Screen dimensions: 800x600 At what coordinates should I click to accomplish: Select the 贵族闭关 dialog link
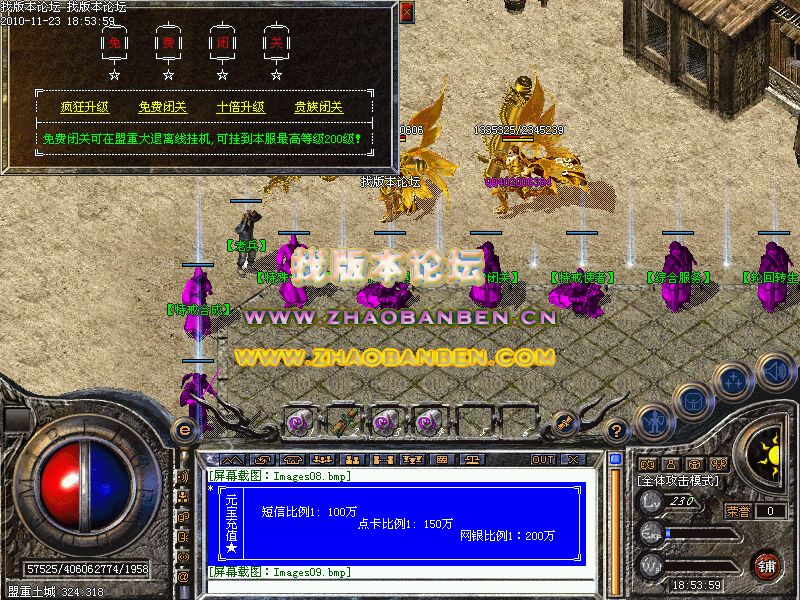pos(318,107)
